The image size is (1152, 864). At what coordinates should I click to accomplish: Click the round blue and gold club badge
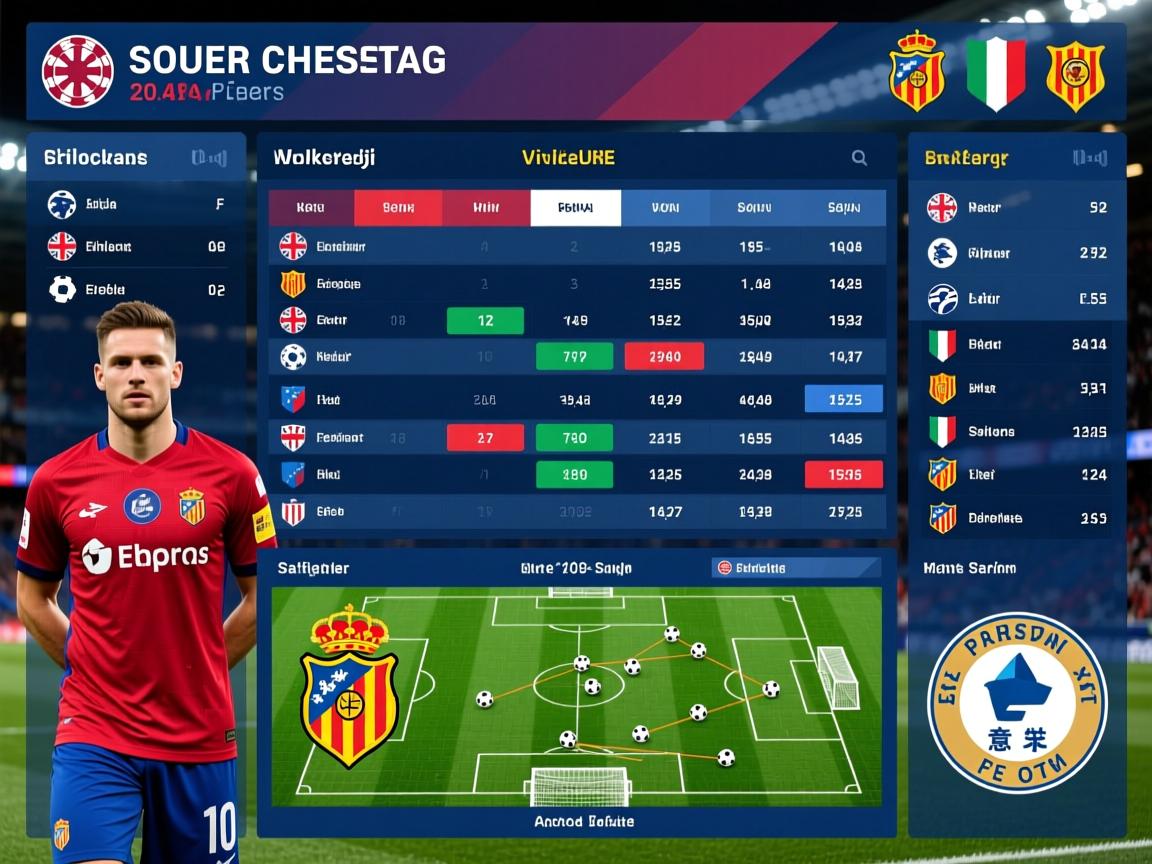click(1017, 703)
